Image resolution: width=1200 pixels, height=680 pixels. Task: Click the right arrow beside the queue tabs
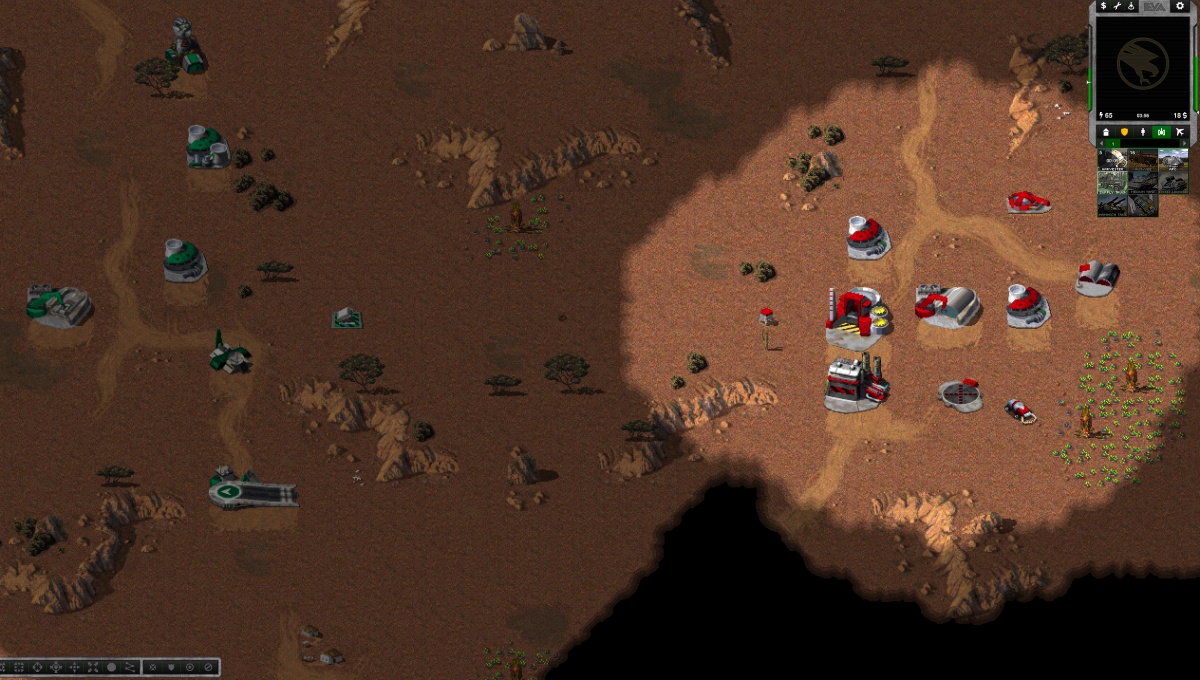coord(1186,144)
